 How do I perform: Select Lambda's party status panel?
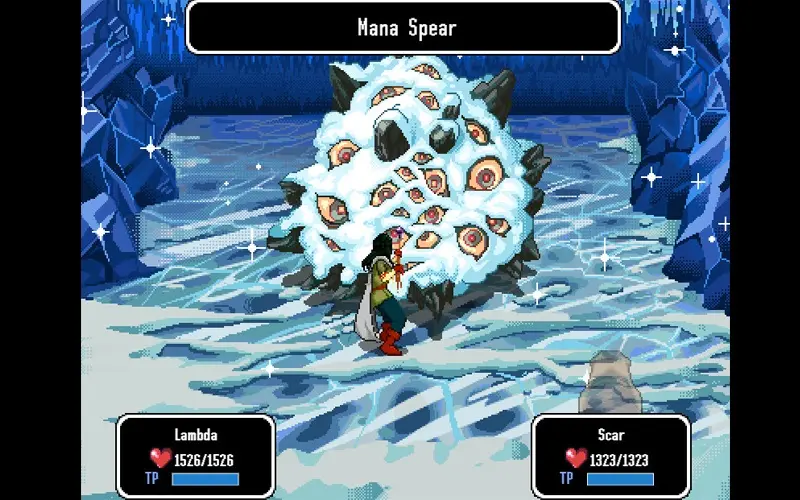(195, 457)
